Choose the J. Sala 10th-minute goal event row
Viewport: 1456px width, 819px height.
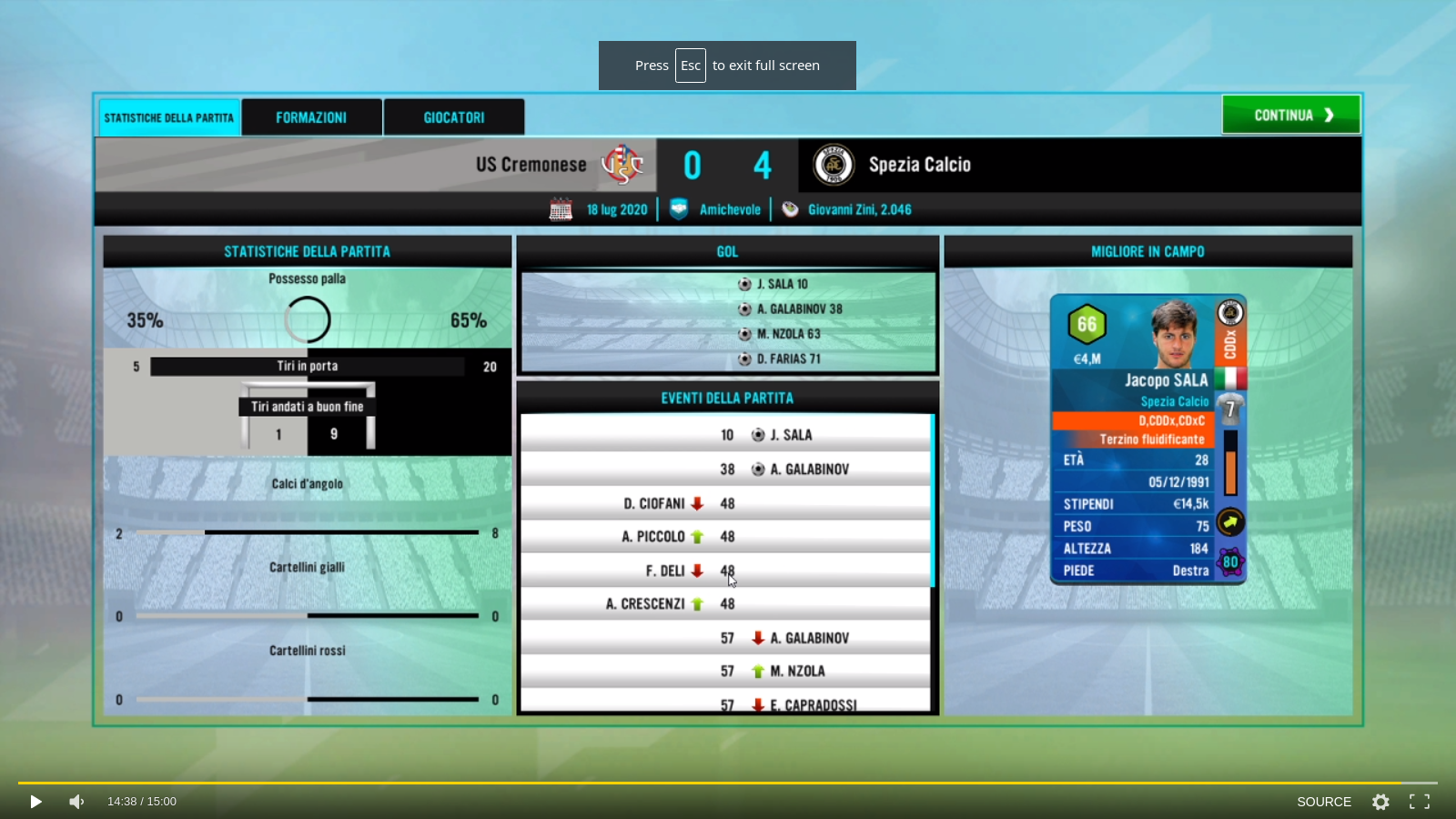(x=726, y=435)
